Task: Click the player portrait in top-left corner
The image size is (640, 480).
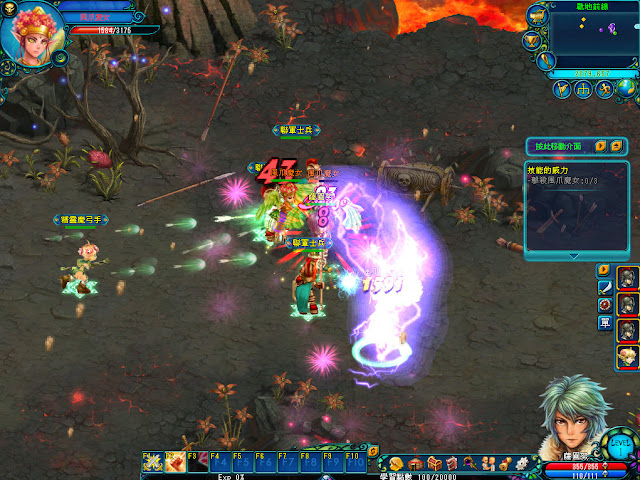Action: [32, 32]
